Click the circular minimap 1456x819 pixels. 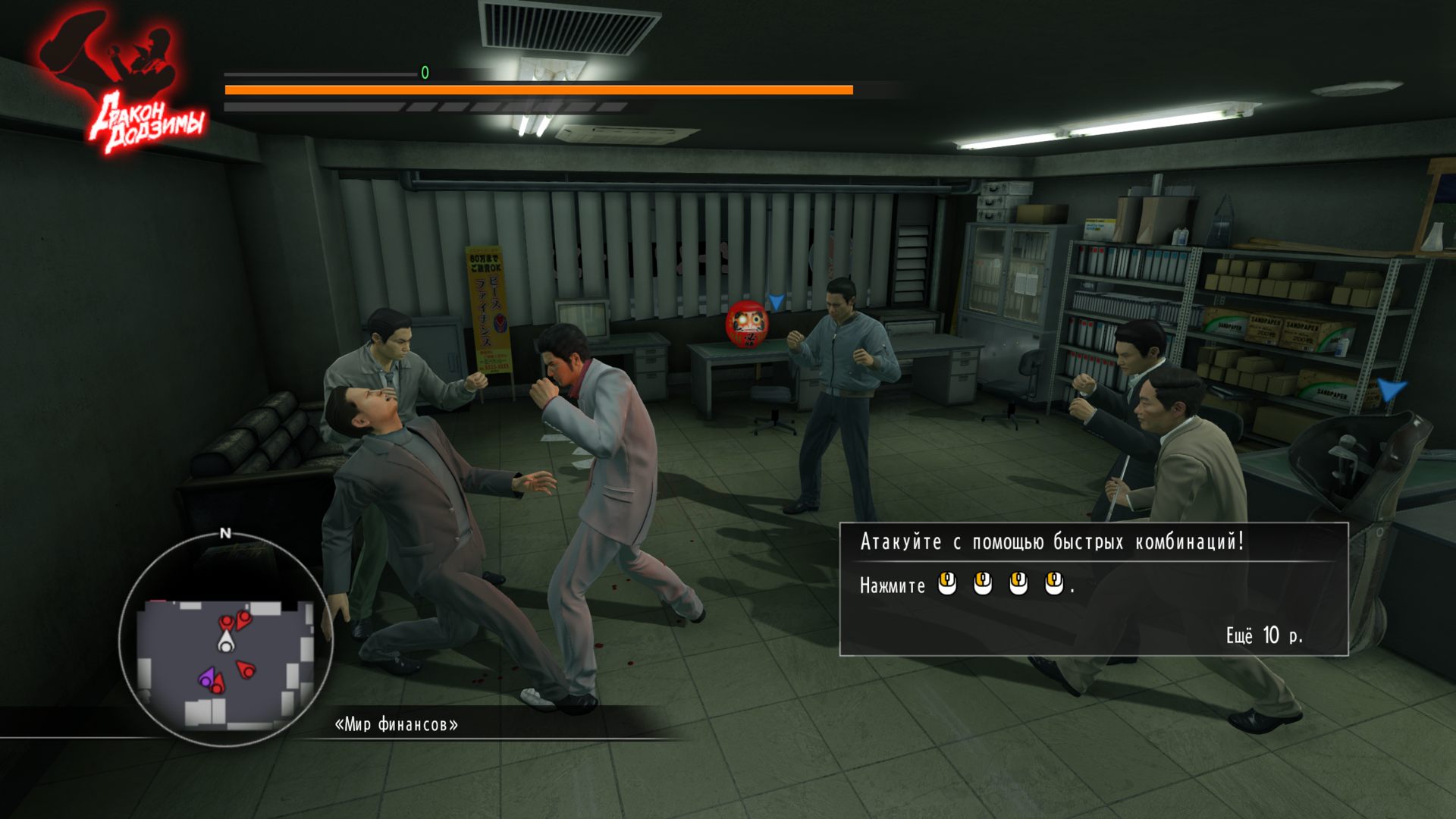(225, 641)
